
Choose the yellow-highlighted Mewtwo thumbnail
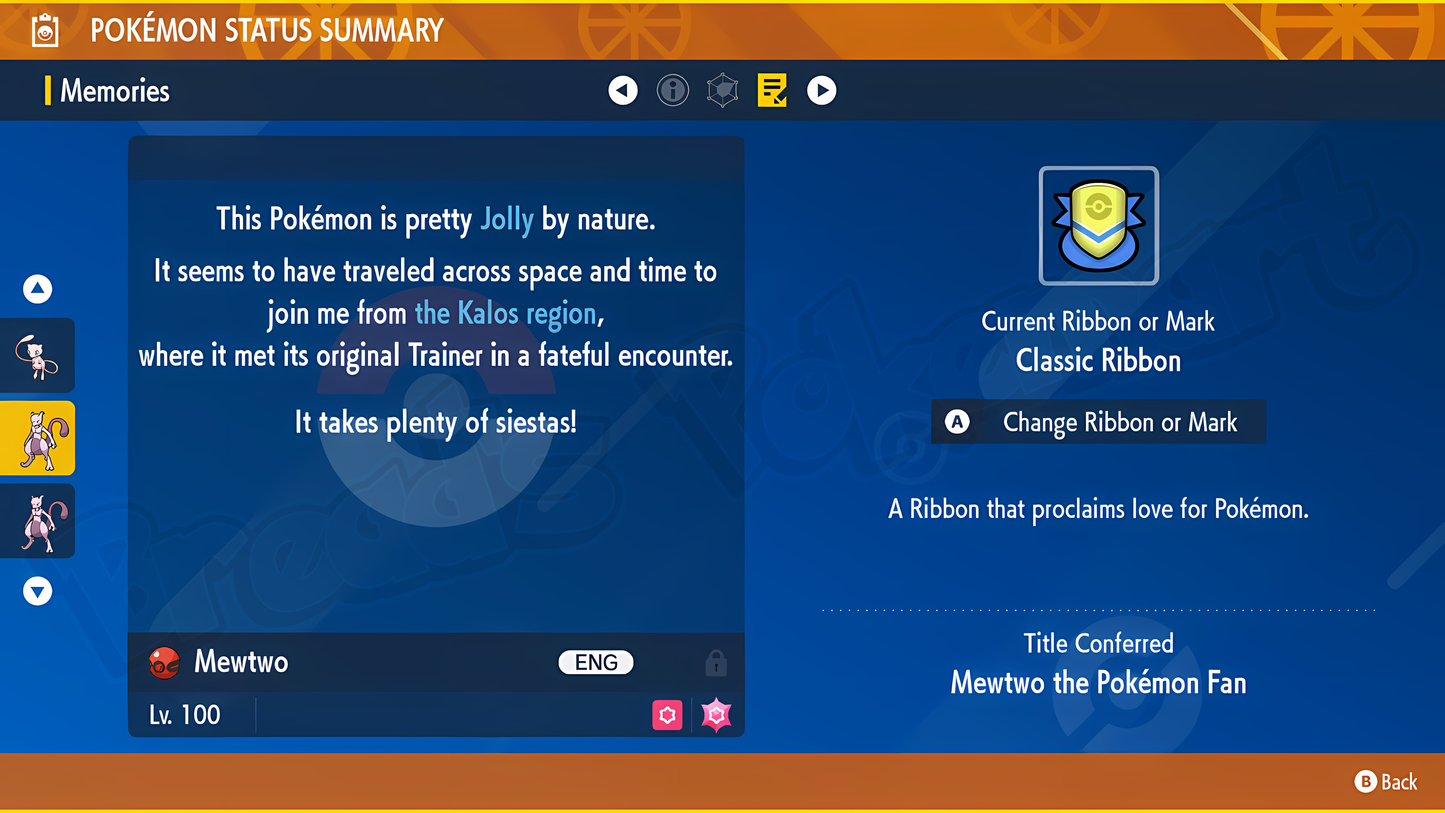coord(38,438)
